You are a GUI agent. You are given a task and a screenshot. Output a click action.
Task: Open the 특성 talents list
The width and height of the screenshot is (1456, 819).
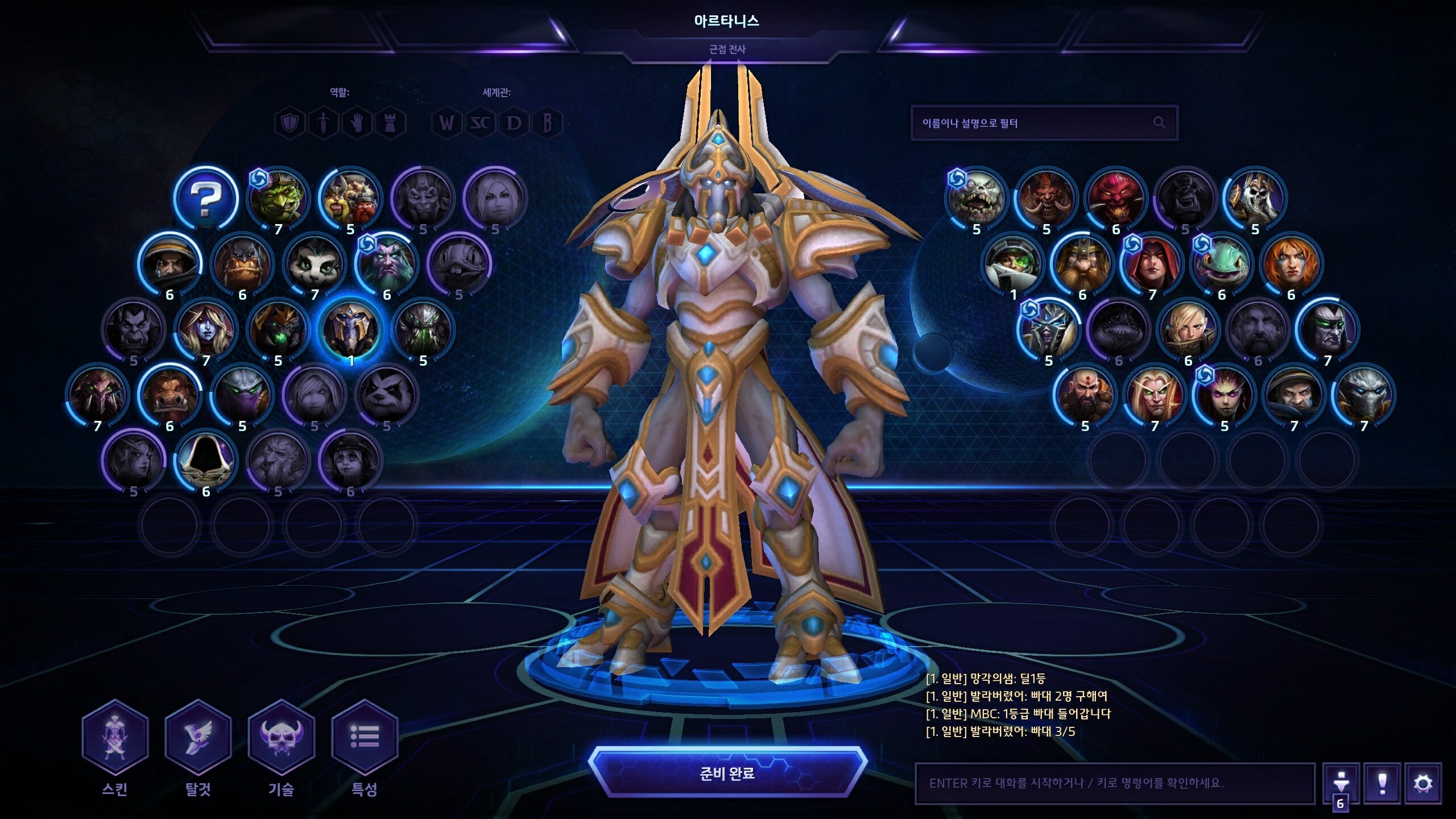(x=364, y=738)
